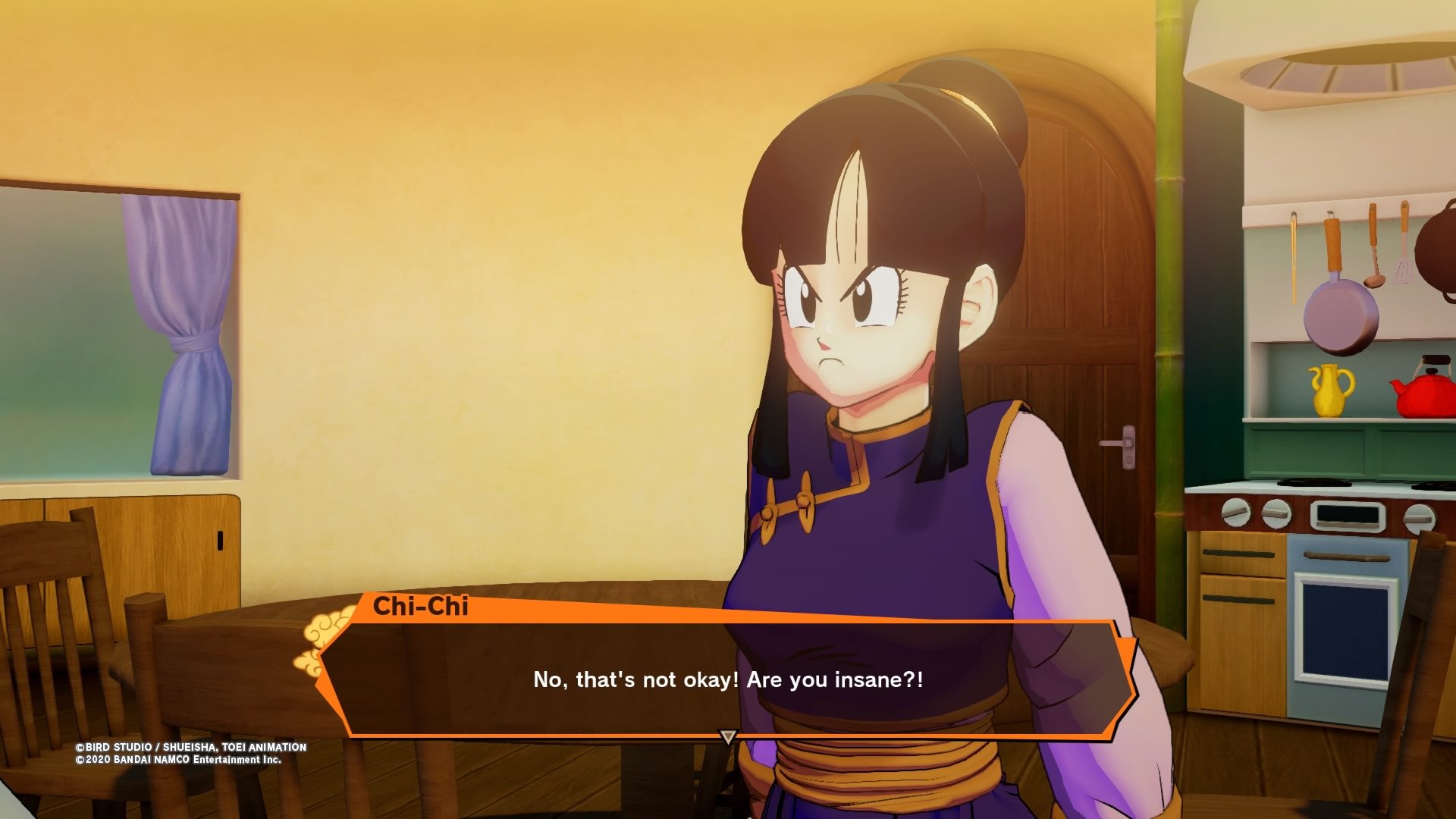Advance dialogue with the continue arrow
Image resolution: width=1456 pixels, height=819 pixels.
click(x=728, y=736)
